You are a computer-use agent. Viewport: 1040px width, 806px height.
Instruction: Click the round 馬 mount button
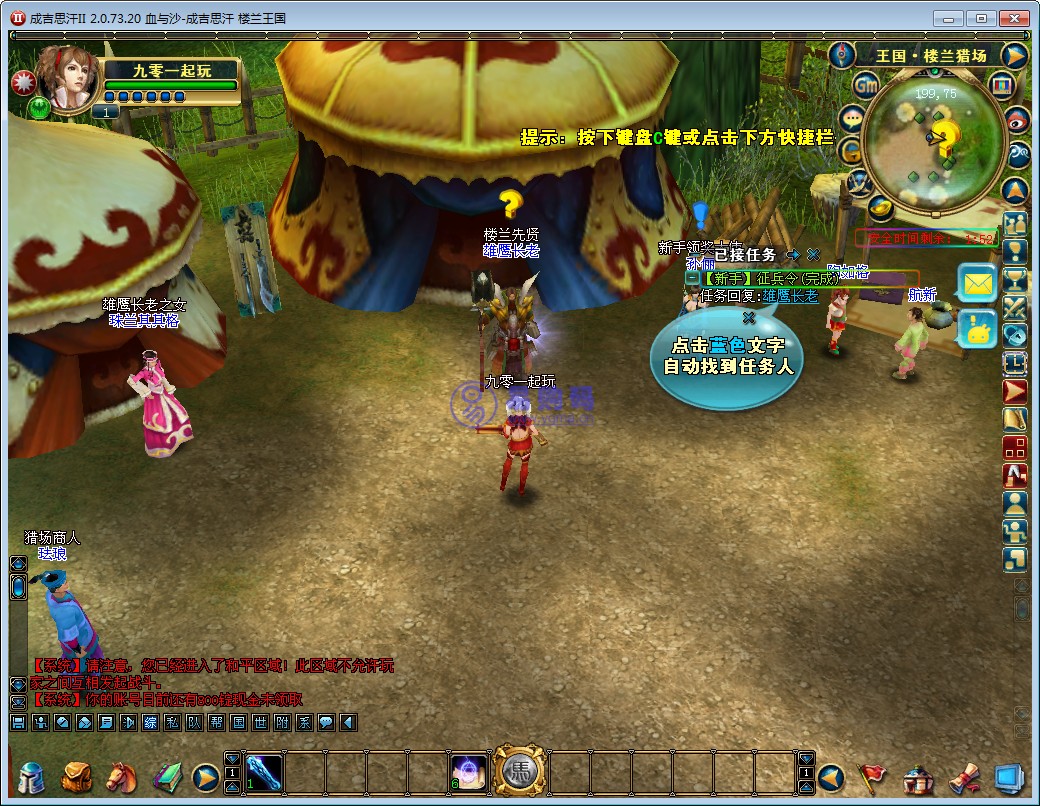[519, 771]
